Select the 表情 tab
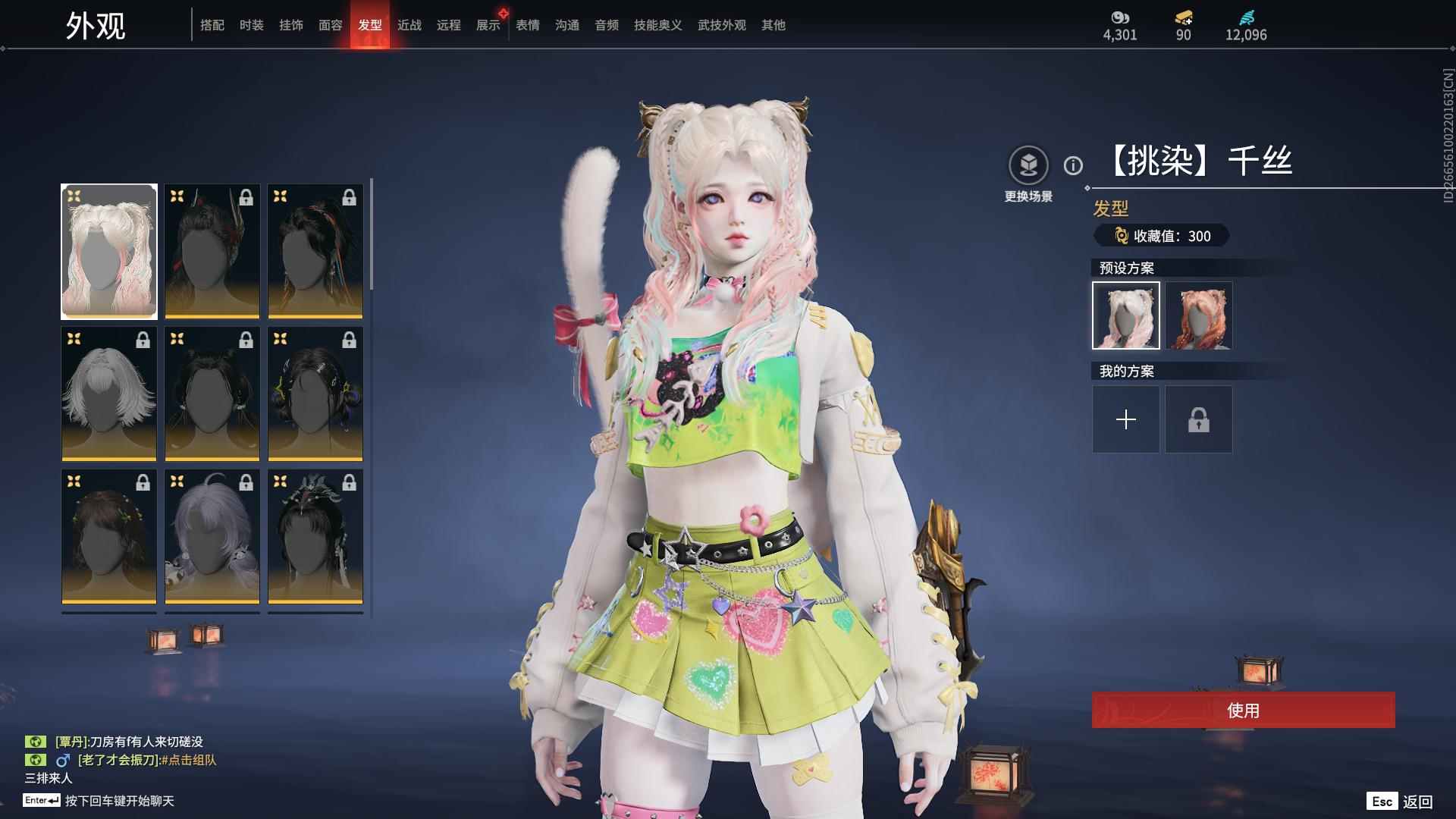Viewport: 1456px width, 819px height. (x=528, y=25)
